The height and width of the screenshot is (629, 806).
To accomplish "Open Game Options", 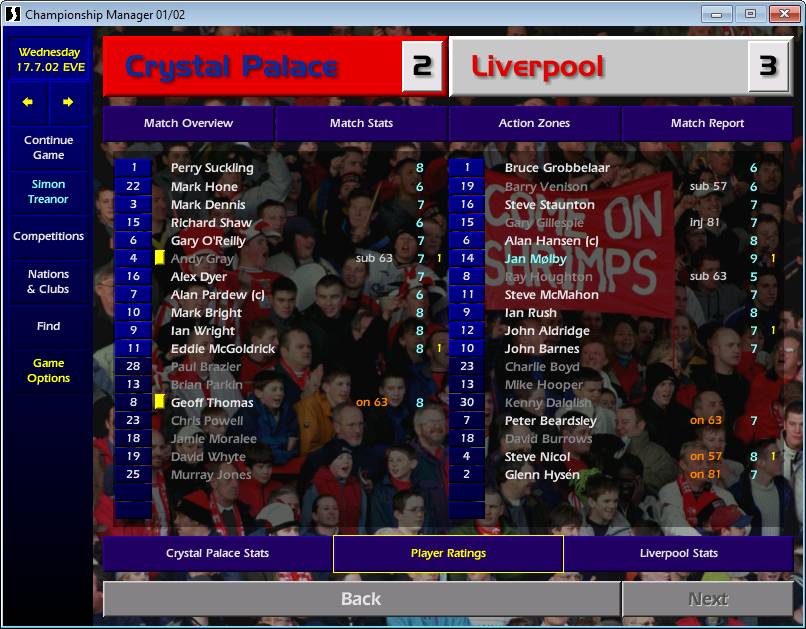I will pyautogui.click(x=48, y=371).
